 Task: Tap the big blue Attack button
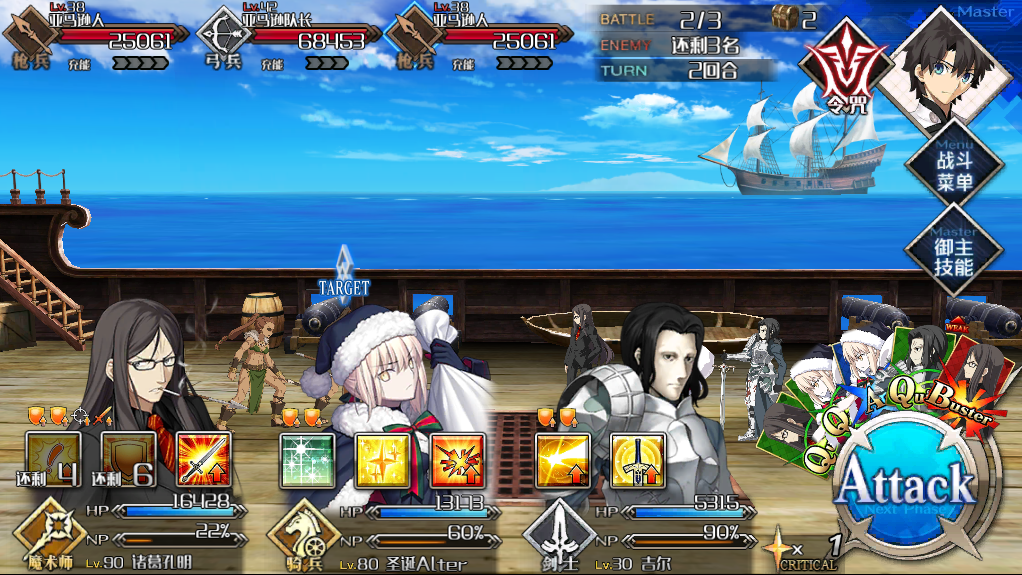pyautogui.click(x=905, y=489)
